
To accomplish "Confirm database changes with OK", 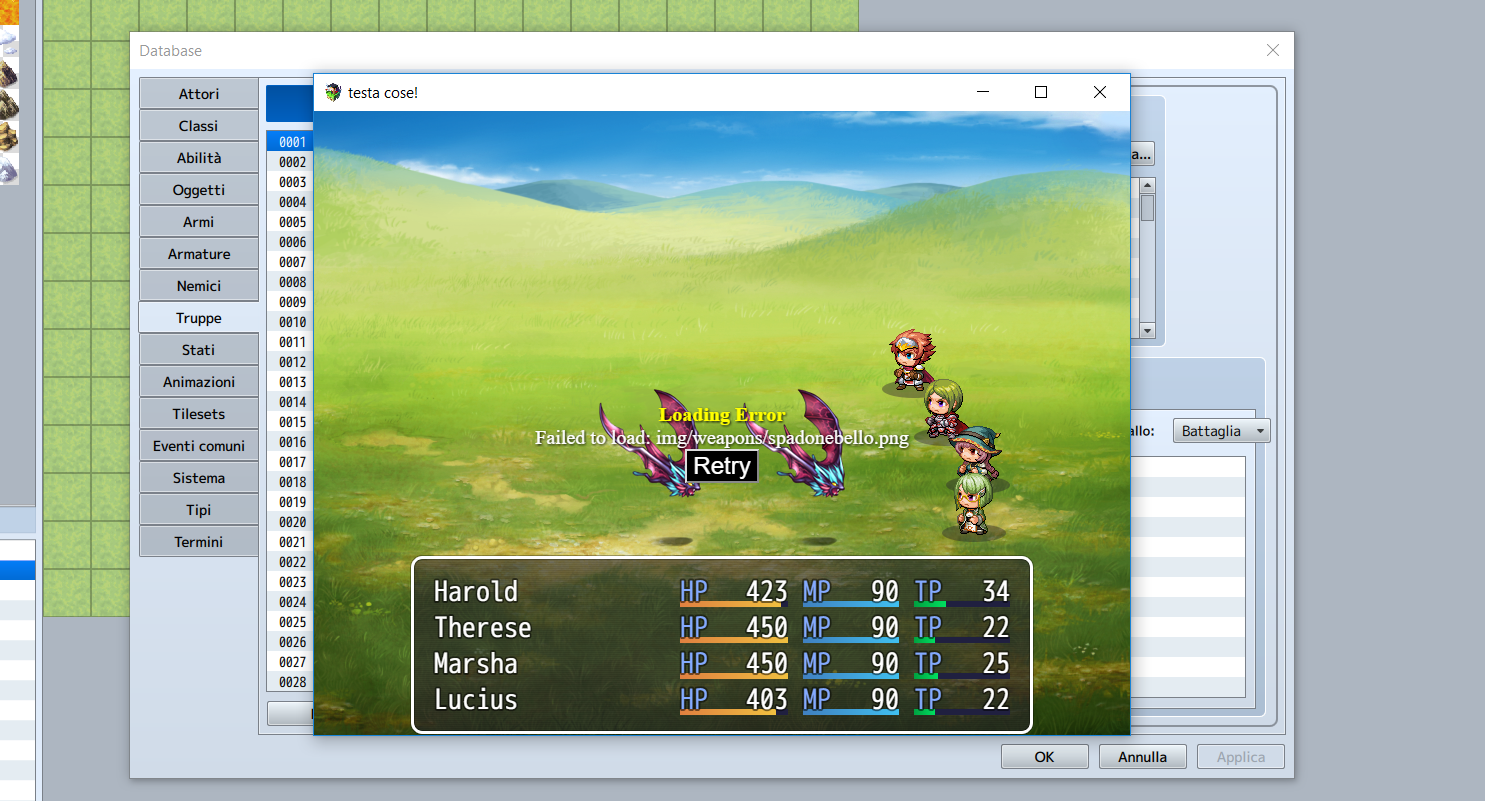I will point(1044,757).
